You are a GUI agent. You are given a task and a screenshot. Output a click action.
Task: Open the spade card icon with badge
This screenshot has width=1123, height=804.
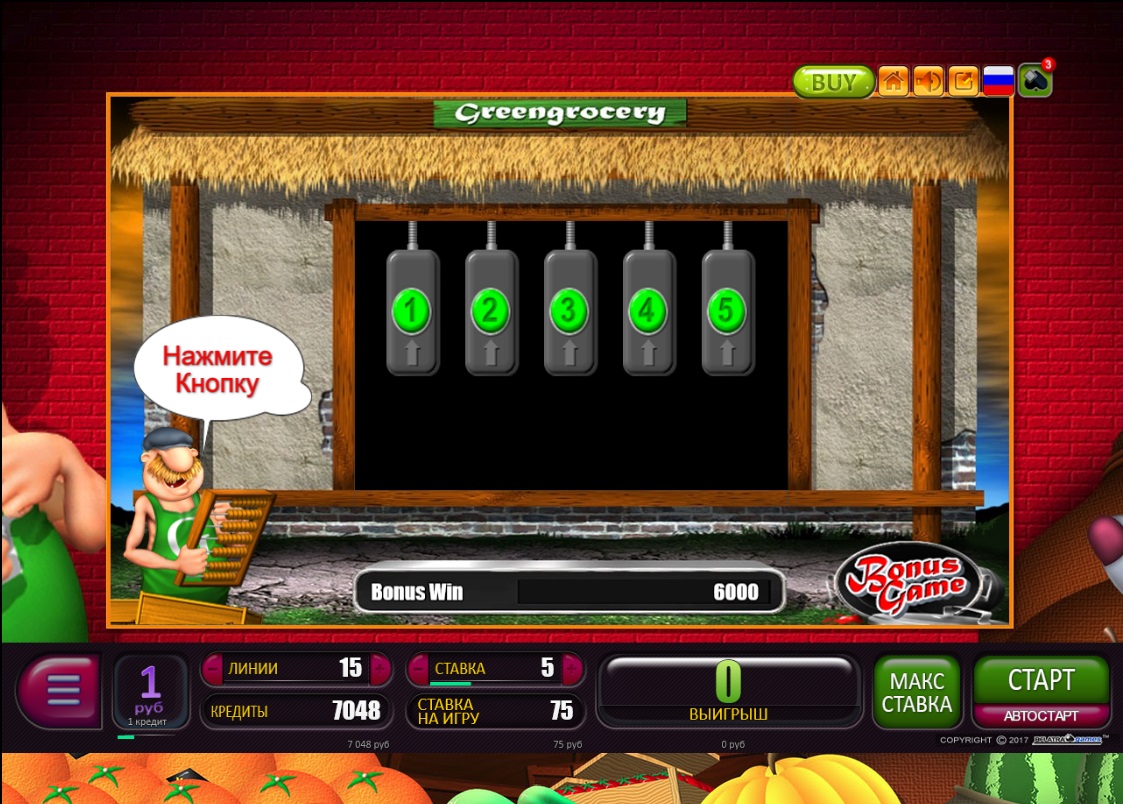pyautogui.click(x=1034, y=82)
